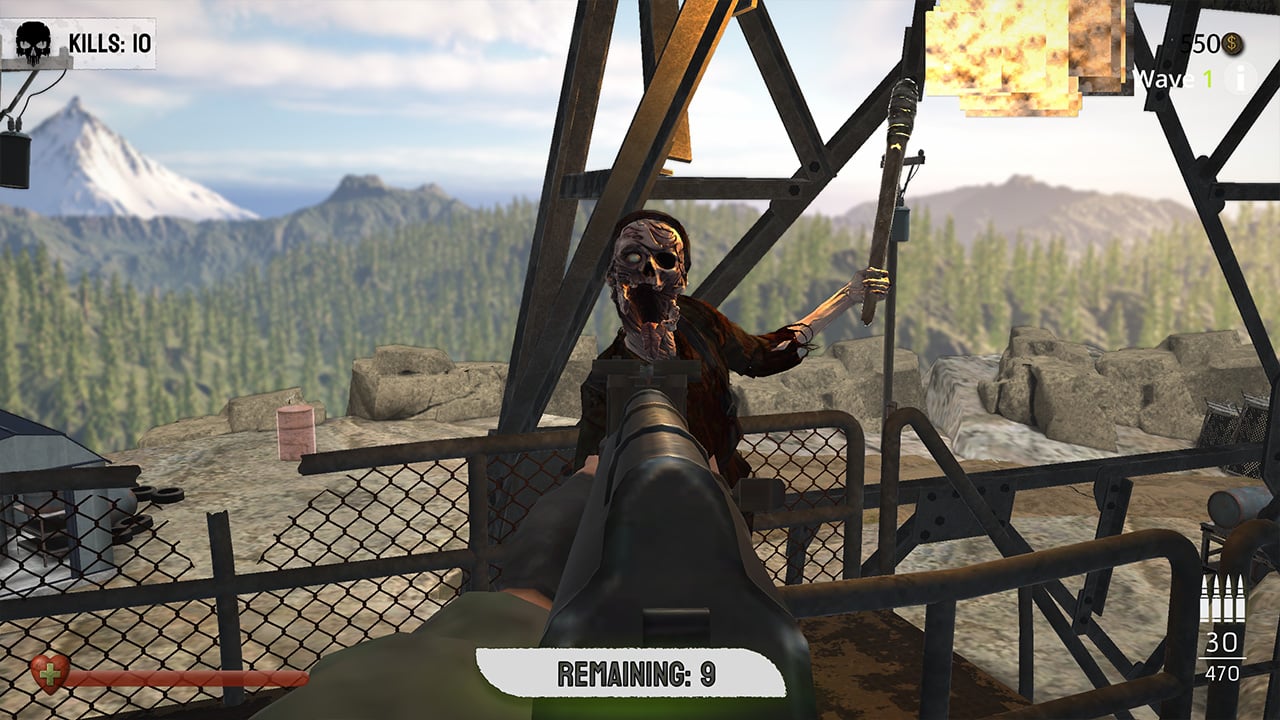Click the 30/470 ammo counter

[1223, 655]
